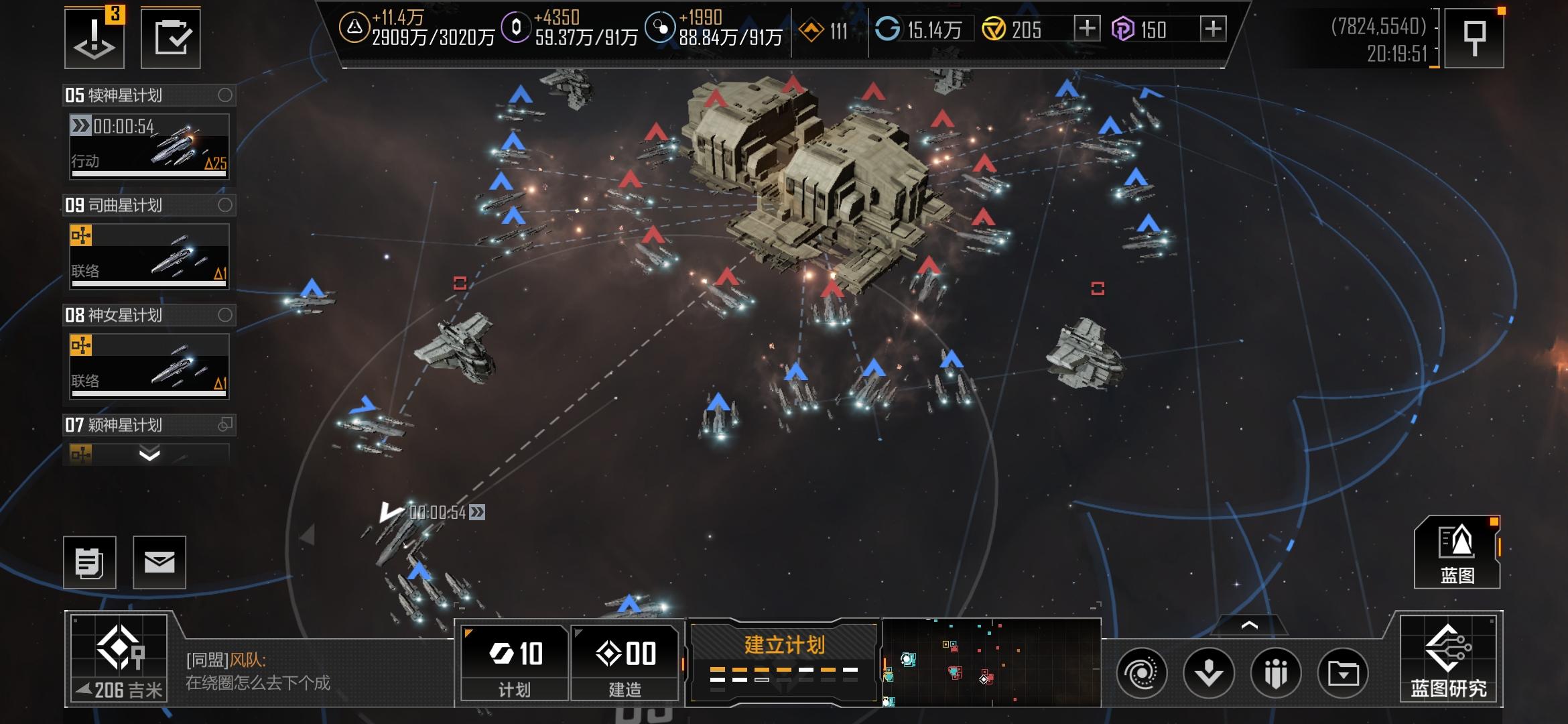Open the alert notifications icon with badge 3
Viewport: 1568px width, 724px height.
point(94,38)
